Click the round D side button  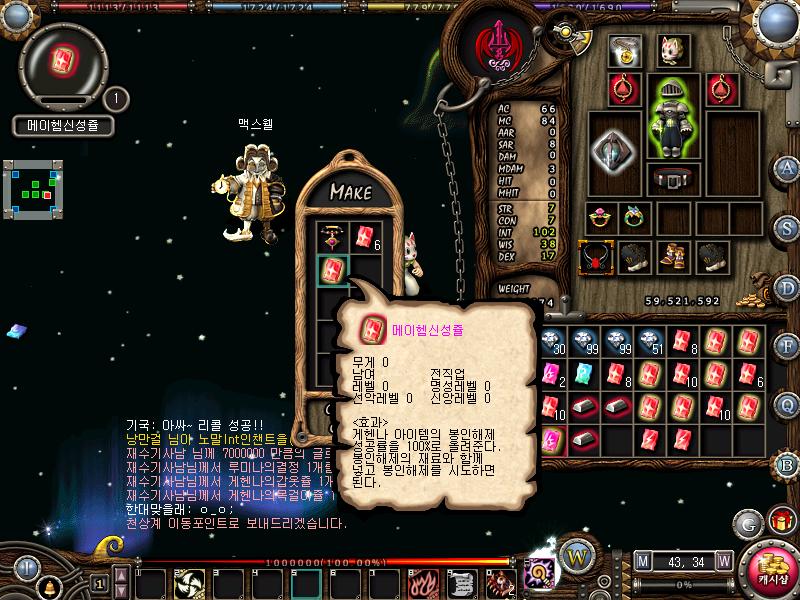[786, 287]
